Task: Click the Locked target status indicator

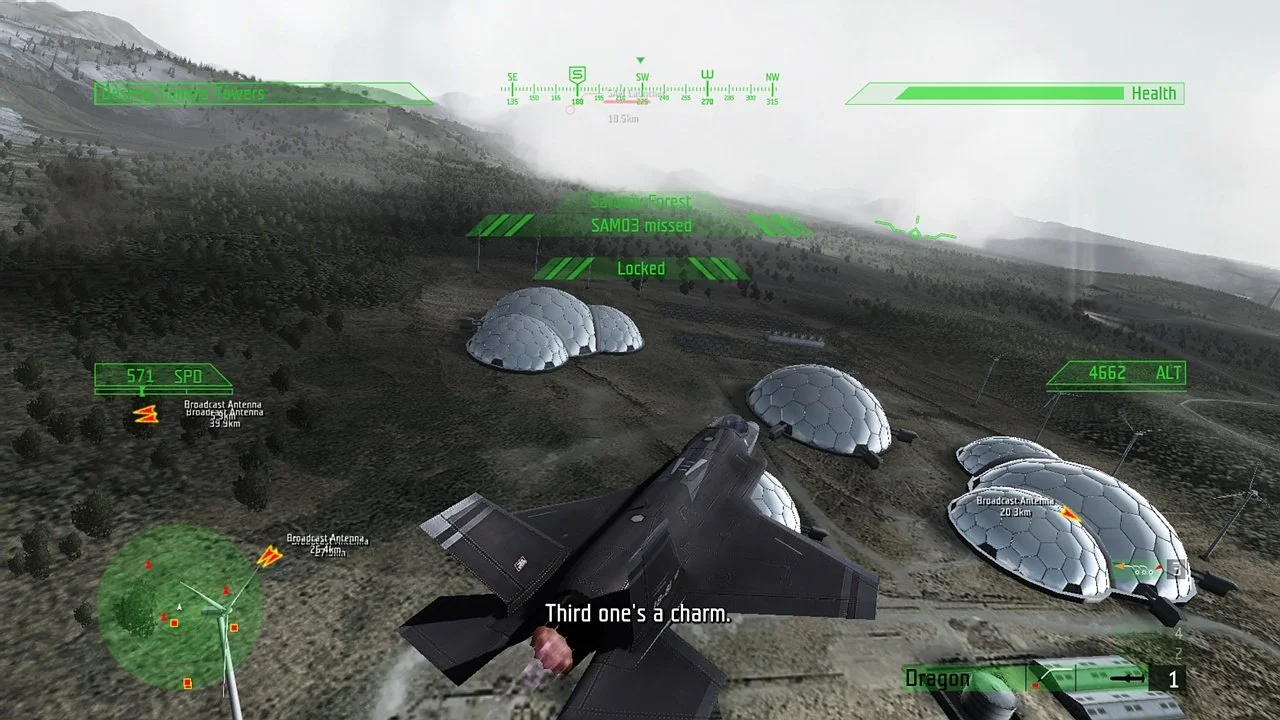Action: click(x=641, y=268)
